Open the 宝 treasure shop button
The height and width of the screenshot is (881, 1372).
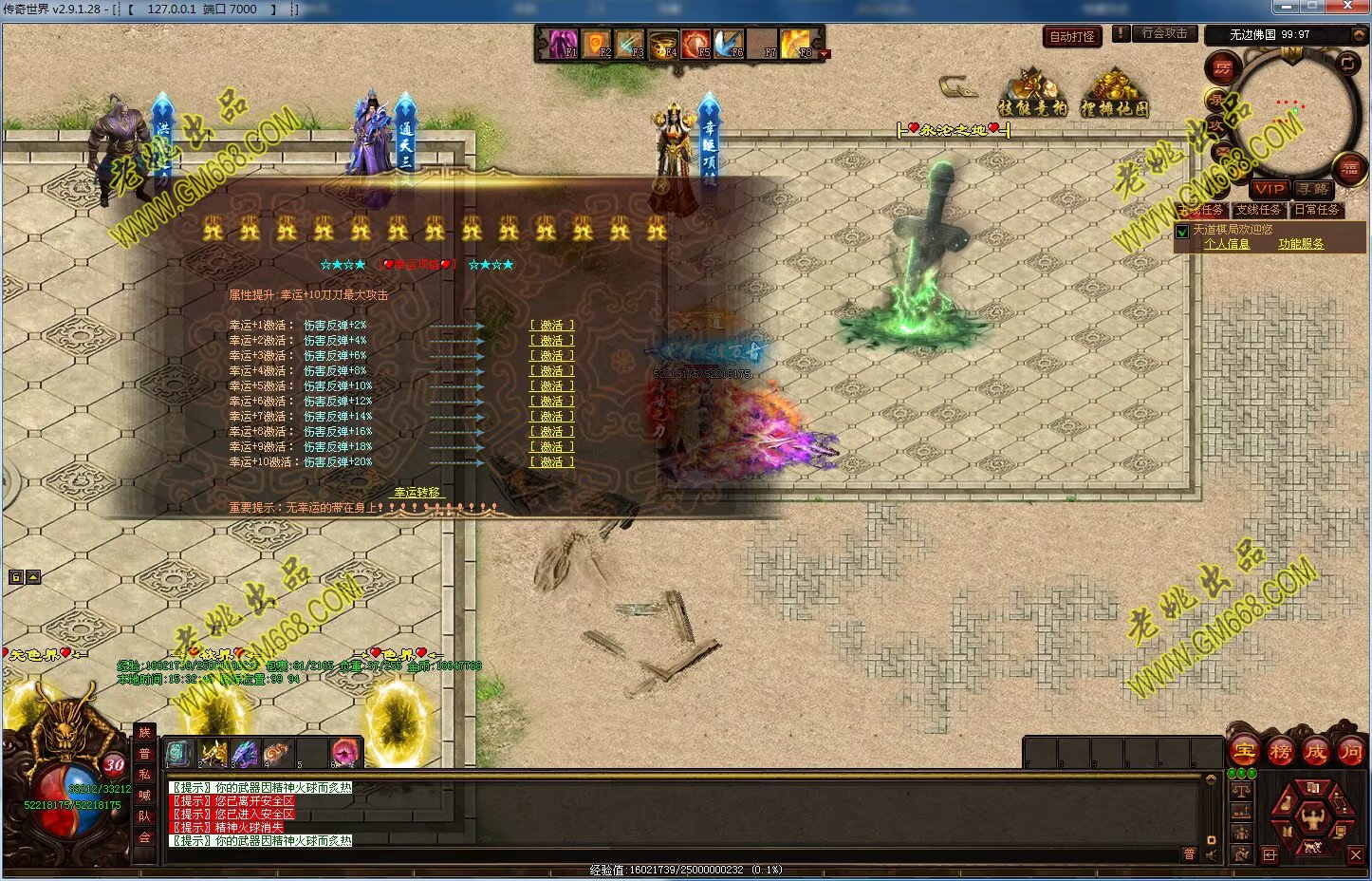click(x=1244, y=752)
